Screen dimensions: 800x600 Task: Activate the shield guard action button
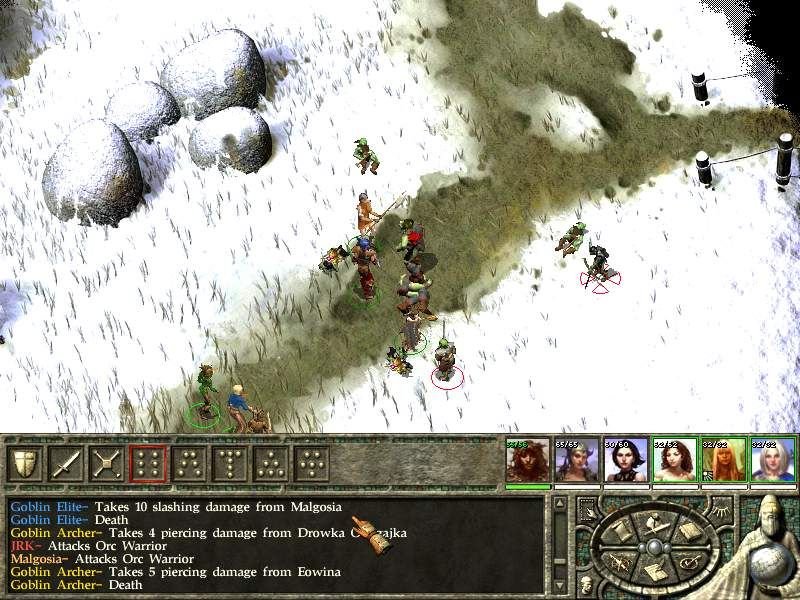click(x=25, y=463)
